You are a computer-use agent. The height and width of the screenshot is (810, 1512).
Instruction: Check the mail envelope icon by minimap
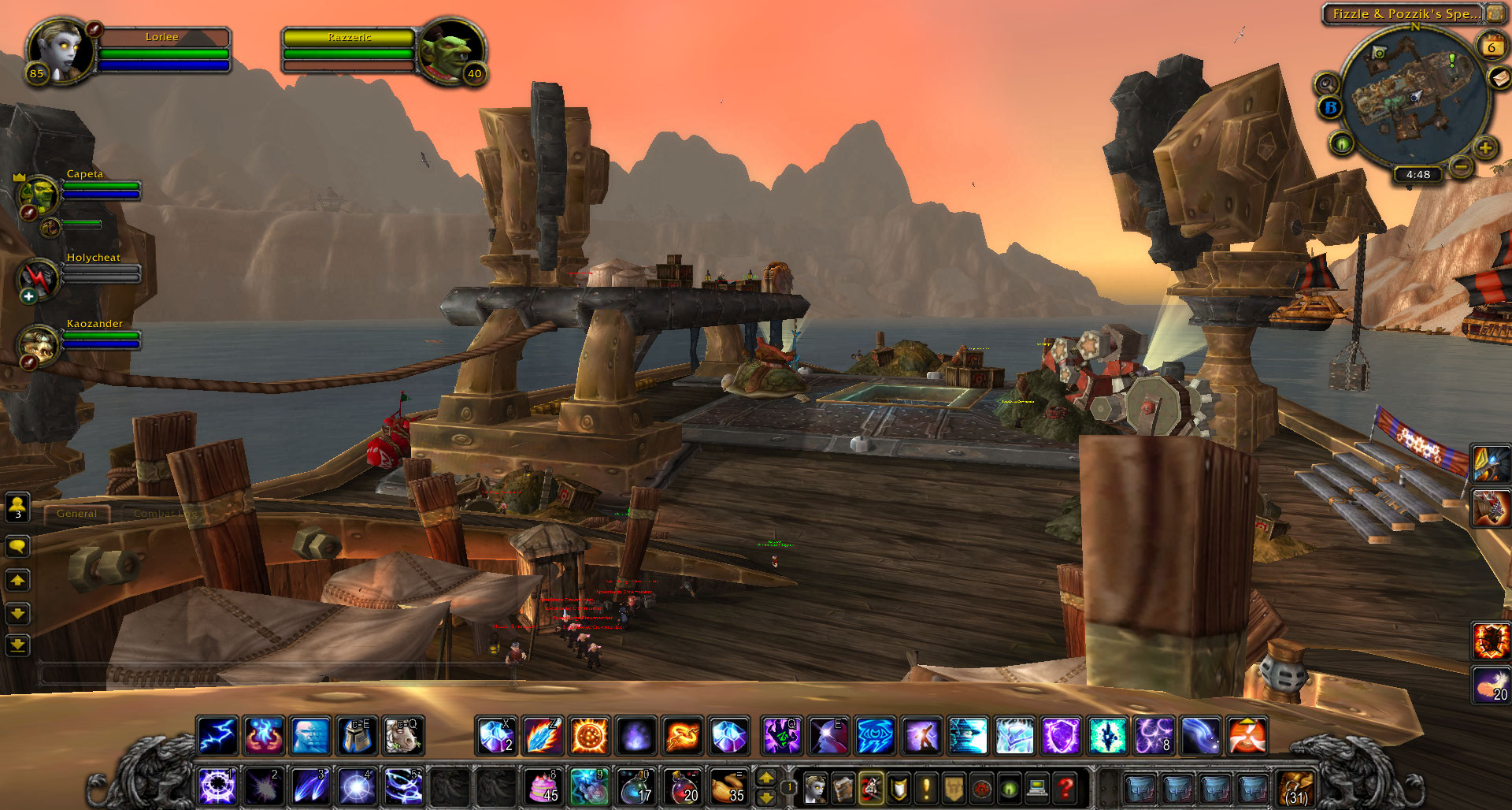[1500, 78]
